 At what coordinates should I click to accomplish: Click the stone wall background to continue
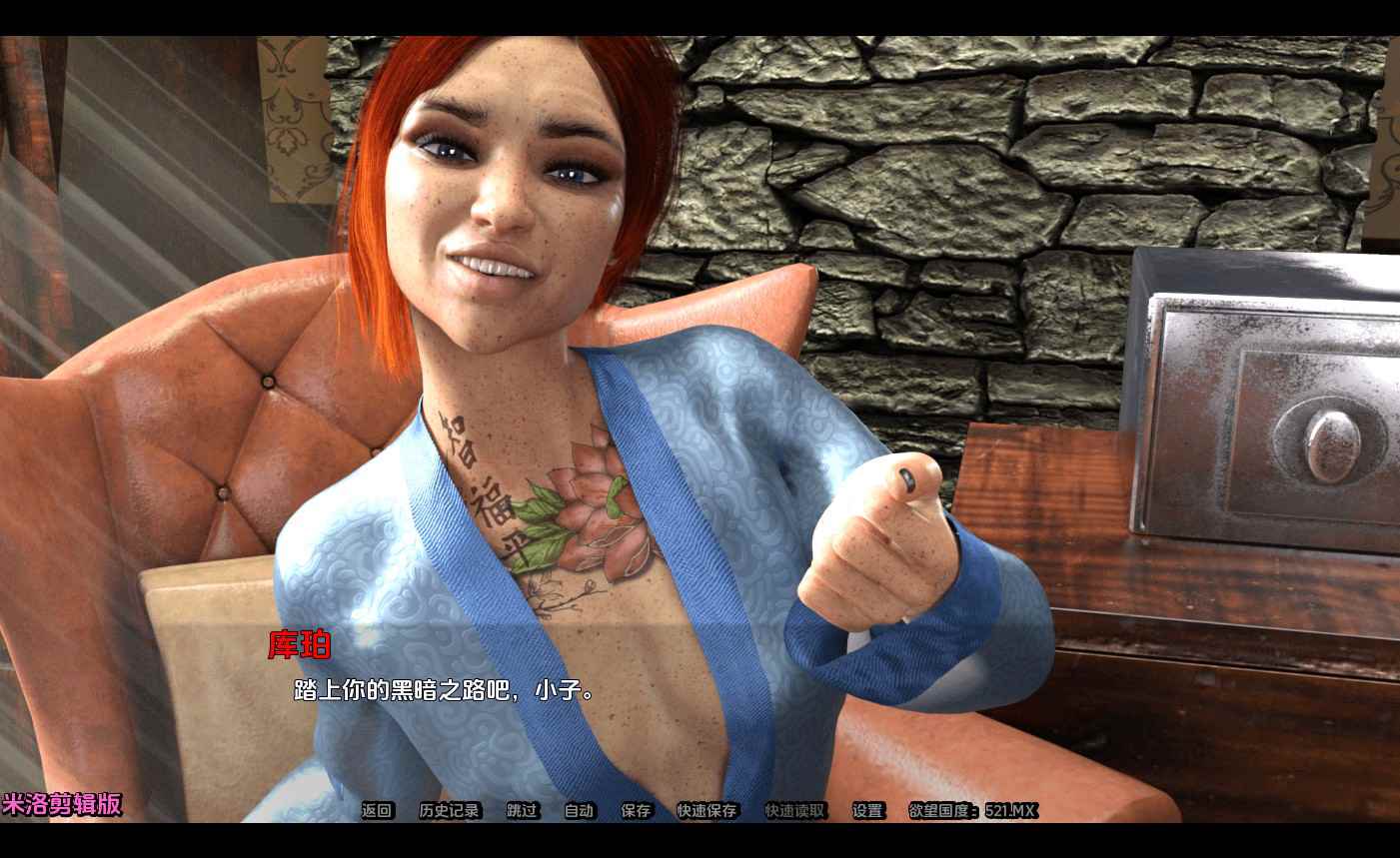coord(949,150)
